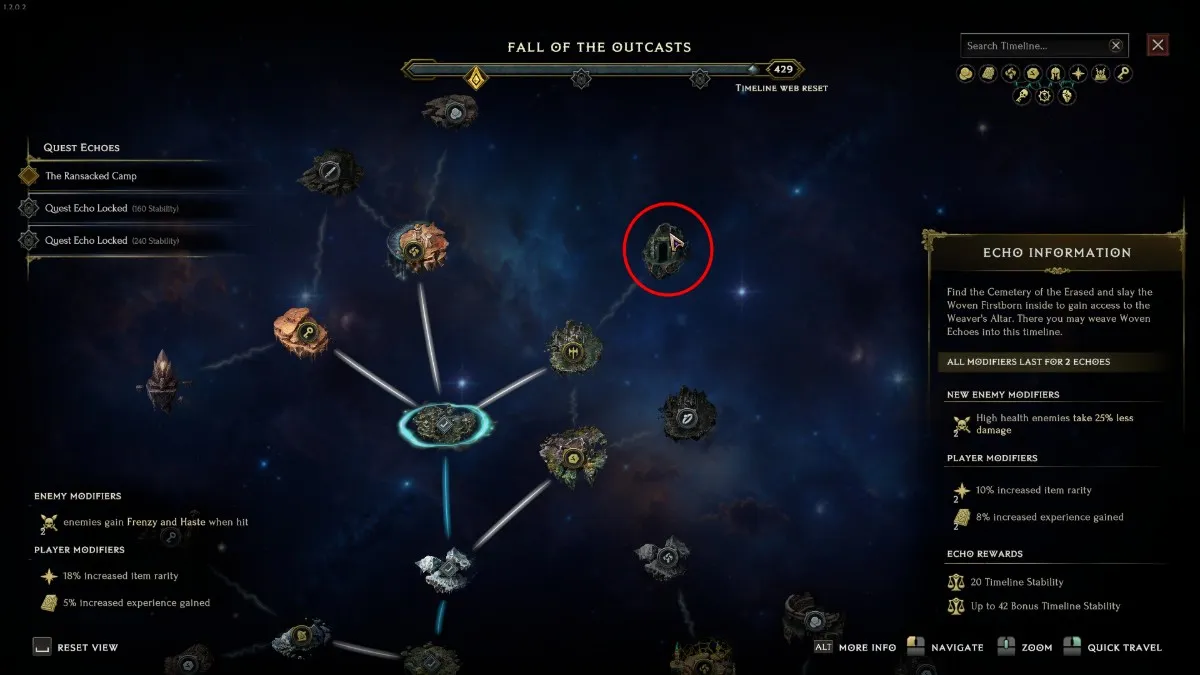Toggle the key reward filter
This screenshot has width=1200, height=675.
[1123, 73]
